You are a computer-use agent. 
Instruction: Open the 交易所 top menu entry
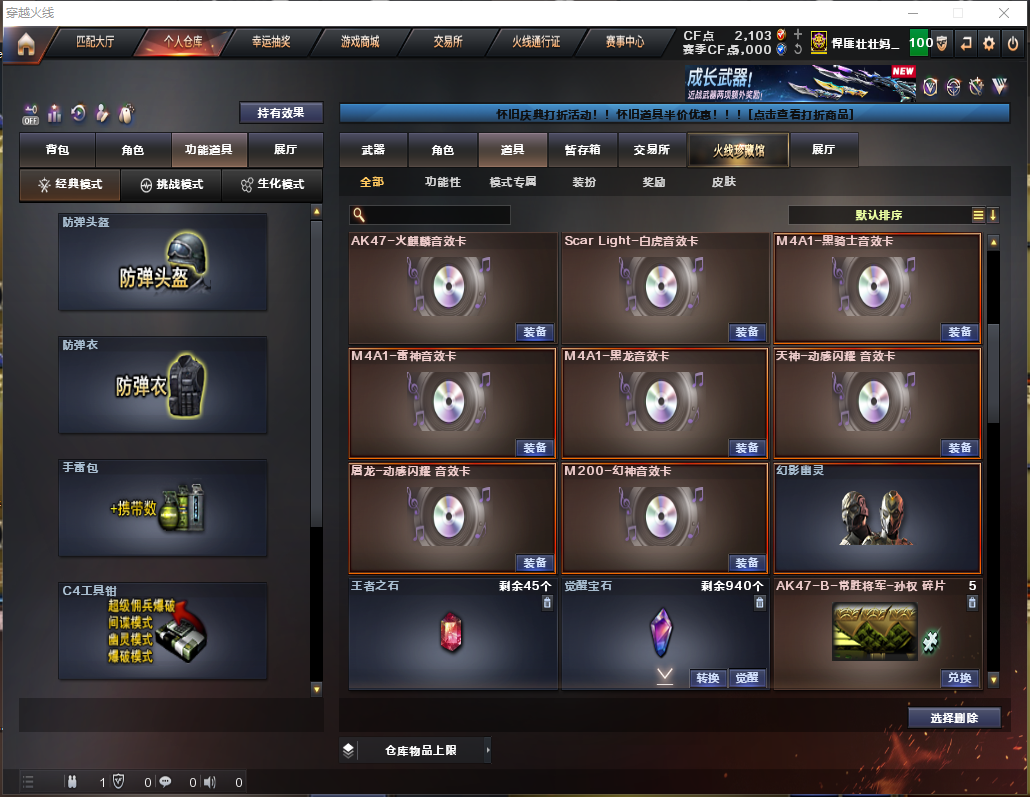[448, 42]
